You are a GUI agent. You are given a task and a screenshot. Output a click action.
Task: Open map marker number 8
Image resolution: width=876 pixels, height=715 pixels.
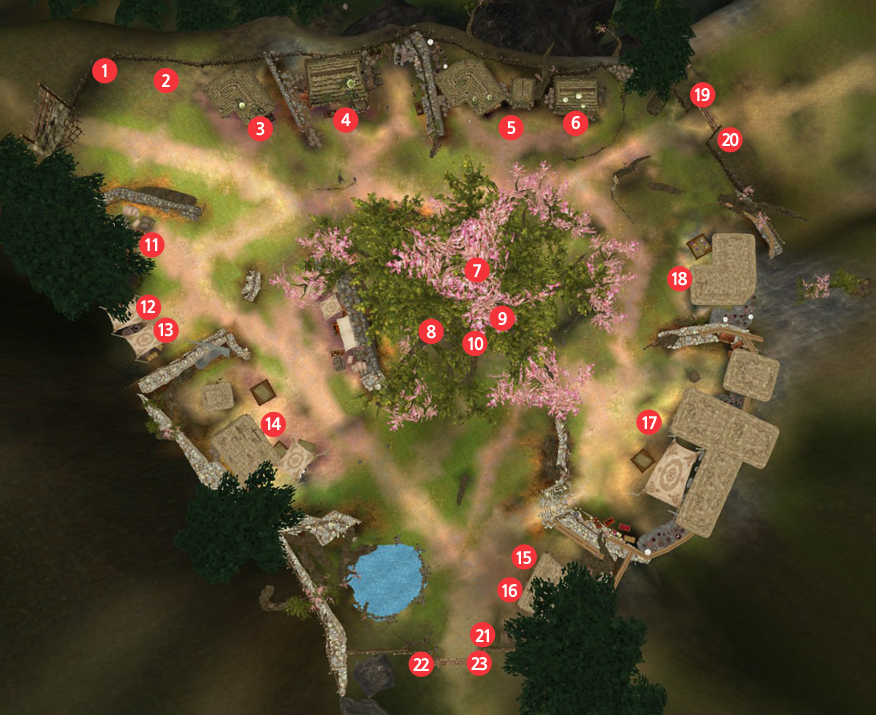(431, 331)
